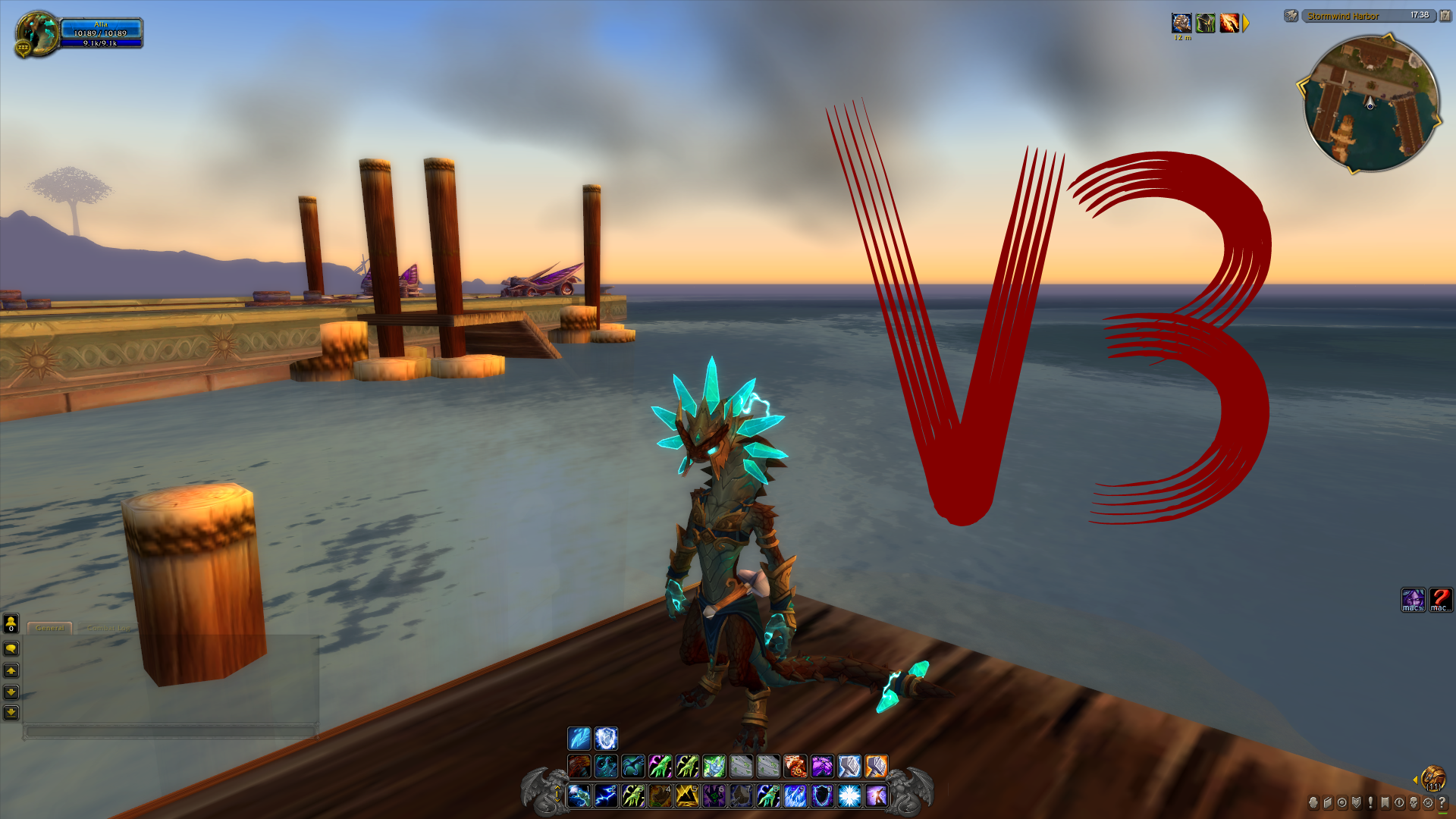Click the chat input field
The width and height of the screenshot is (1456, 819).
(170, 732)
